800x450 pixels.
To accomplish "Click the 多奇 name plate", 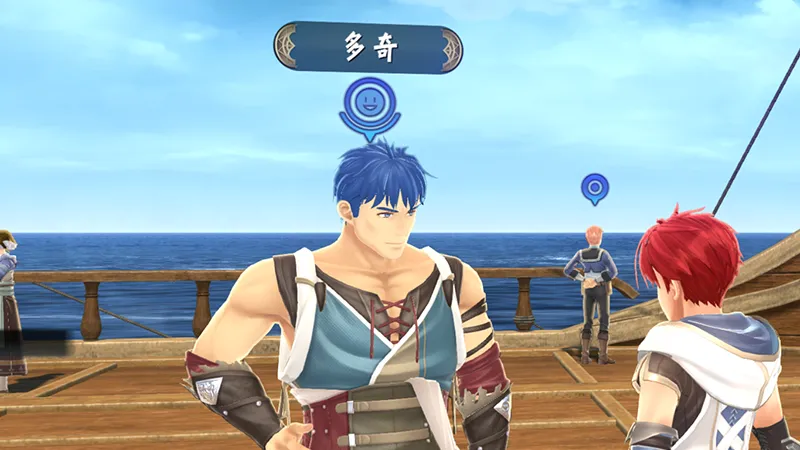I will 368,48.
